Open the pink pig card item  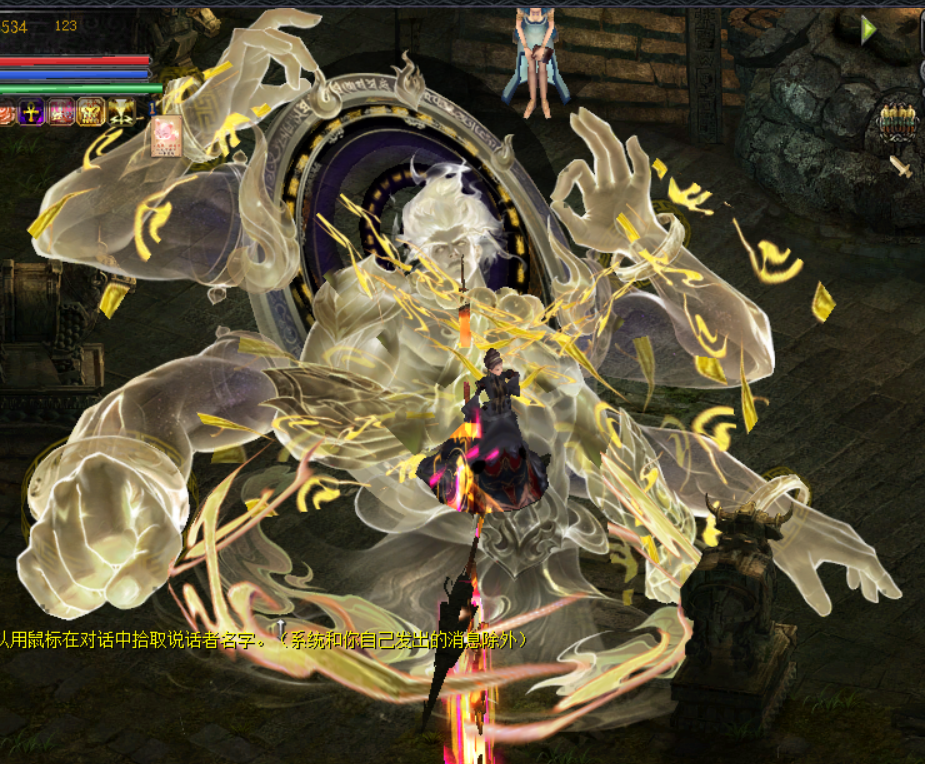166,137
